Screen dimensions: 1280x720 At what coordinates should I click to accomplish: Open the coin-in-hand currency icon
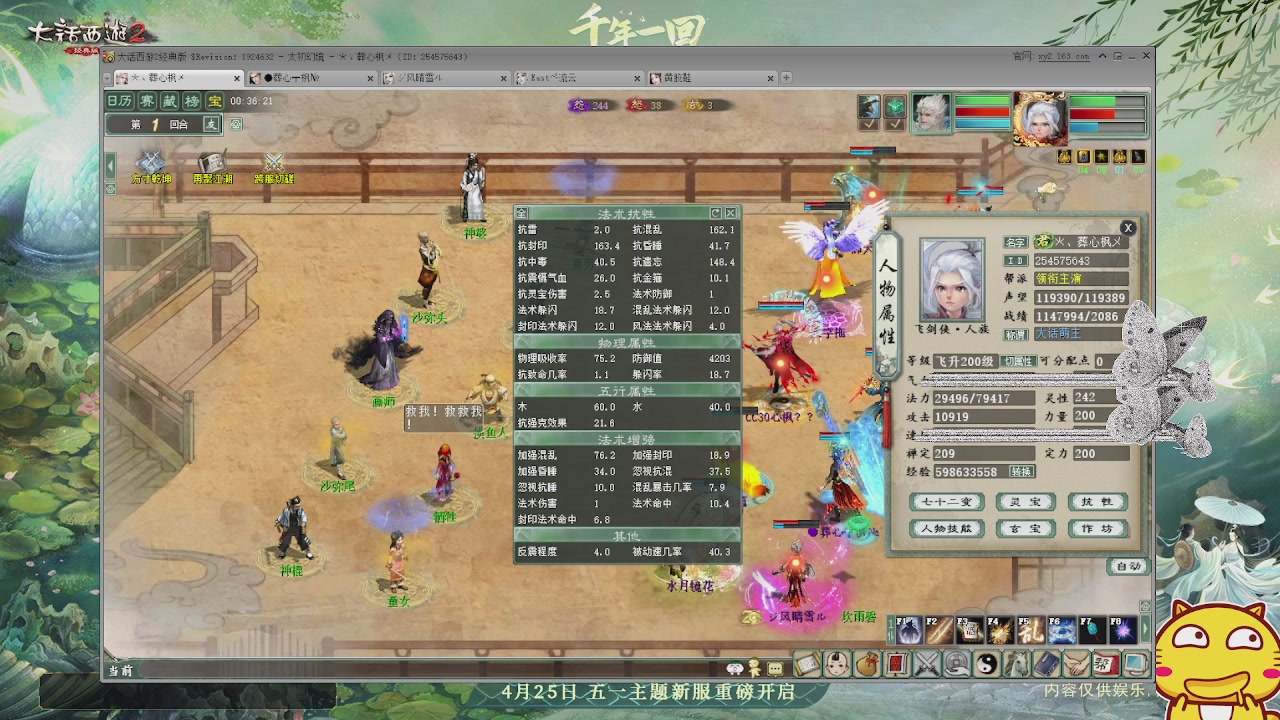pyautogui.click(x=955, y=663)
